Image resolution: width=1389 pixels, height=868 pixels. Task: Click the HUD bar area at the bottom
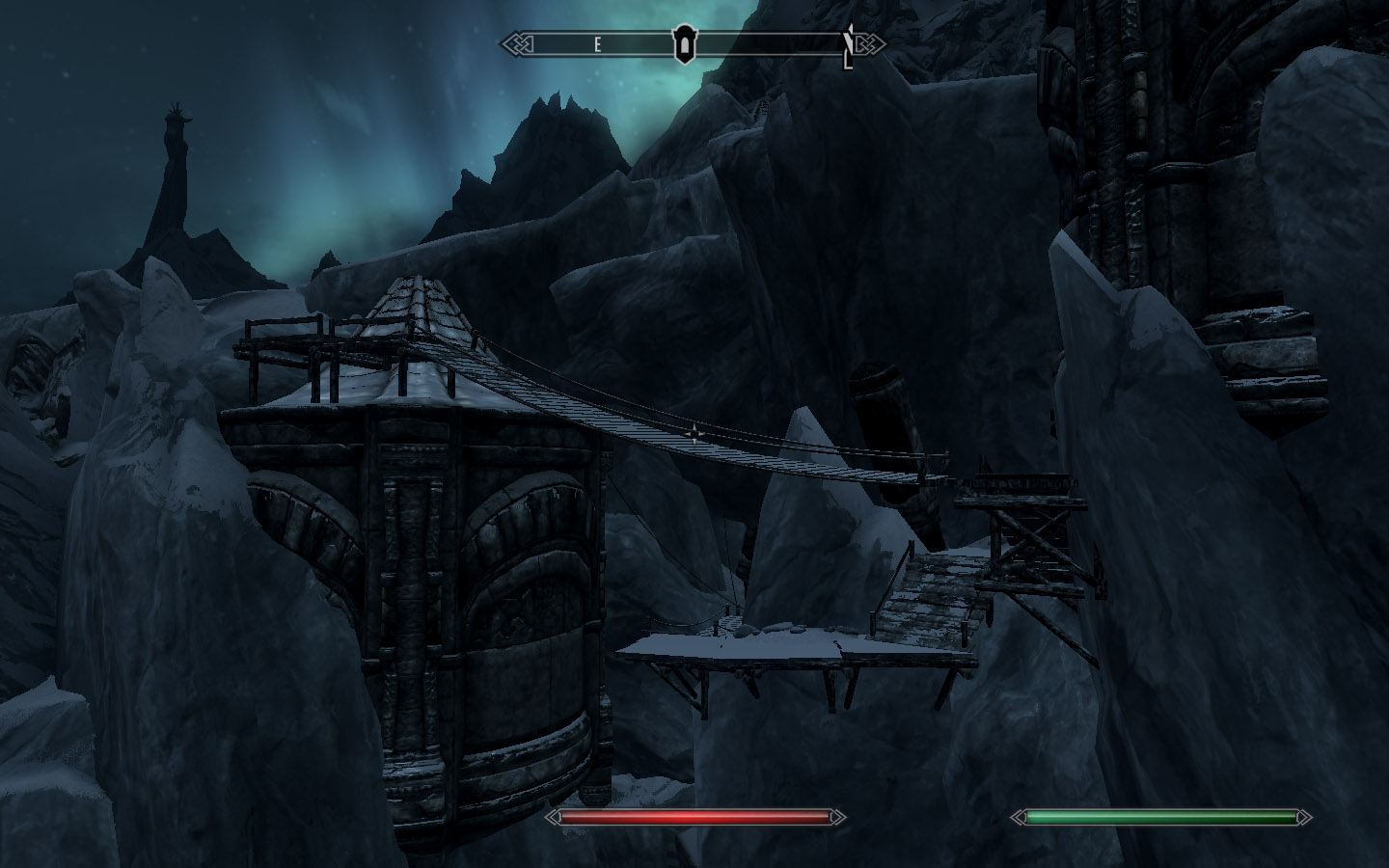coord(694,818)
